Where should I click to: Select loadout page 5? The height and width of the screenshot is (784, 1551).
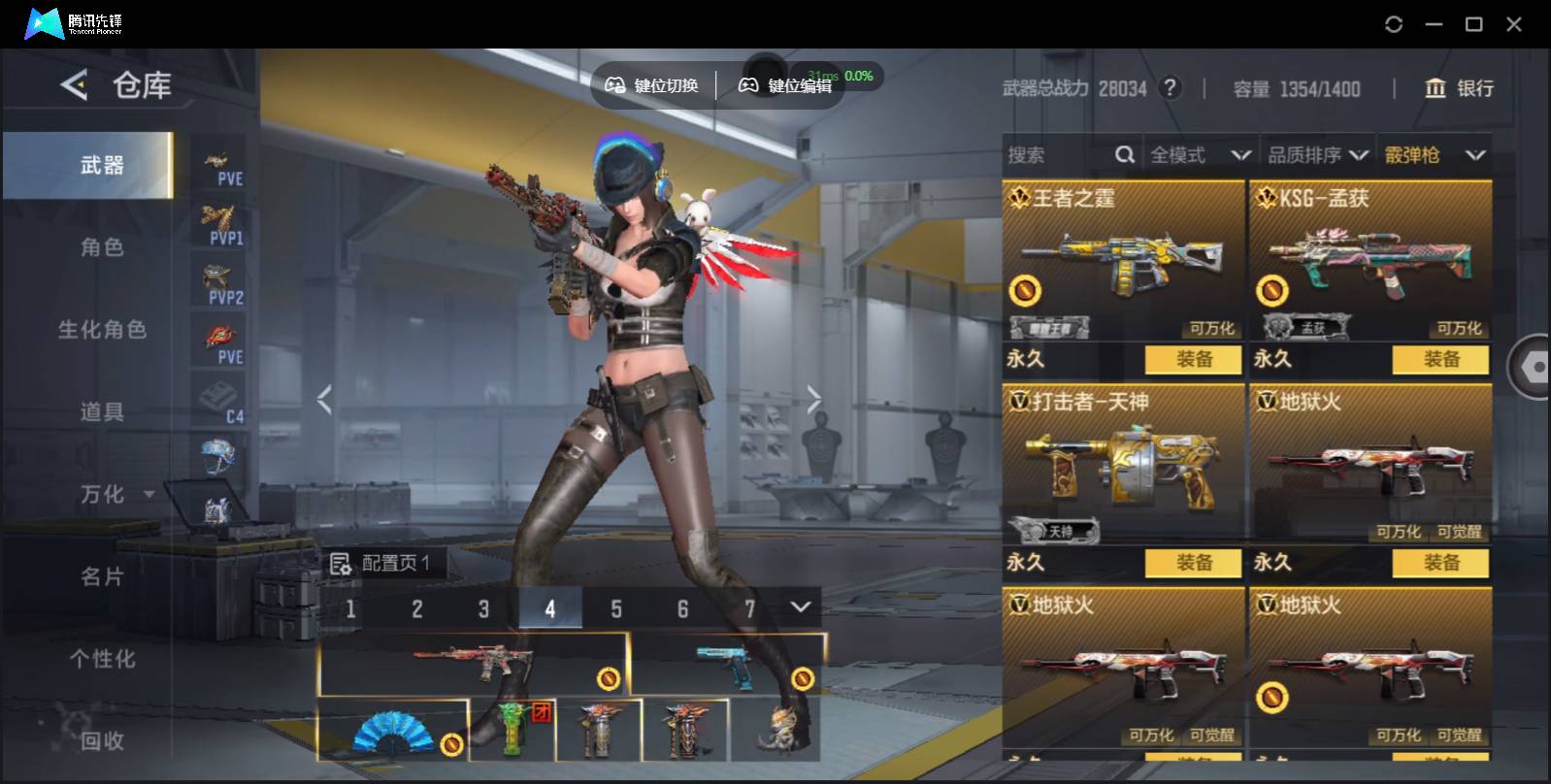point(616,609)
